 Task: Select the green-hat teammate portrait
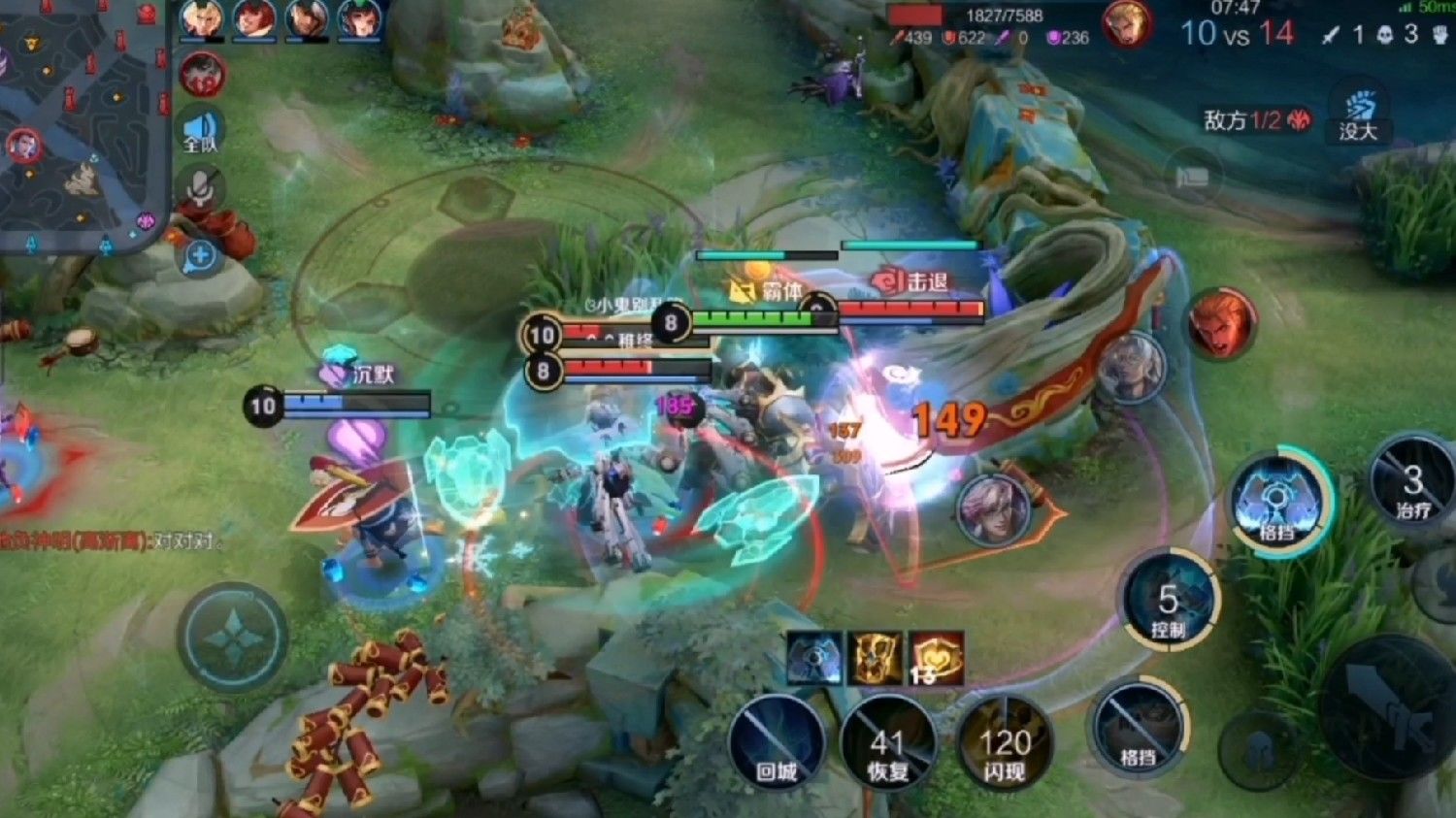tap(358, 19)
